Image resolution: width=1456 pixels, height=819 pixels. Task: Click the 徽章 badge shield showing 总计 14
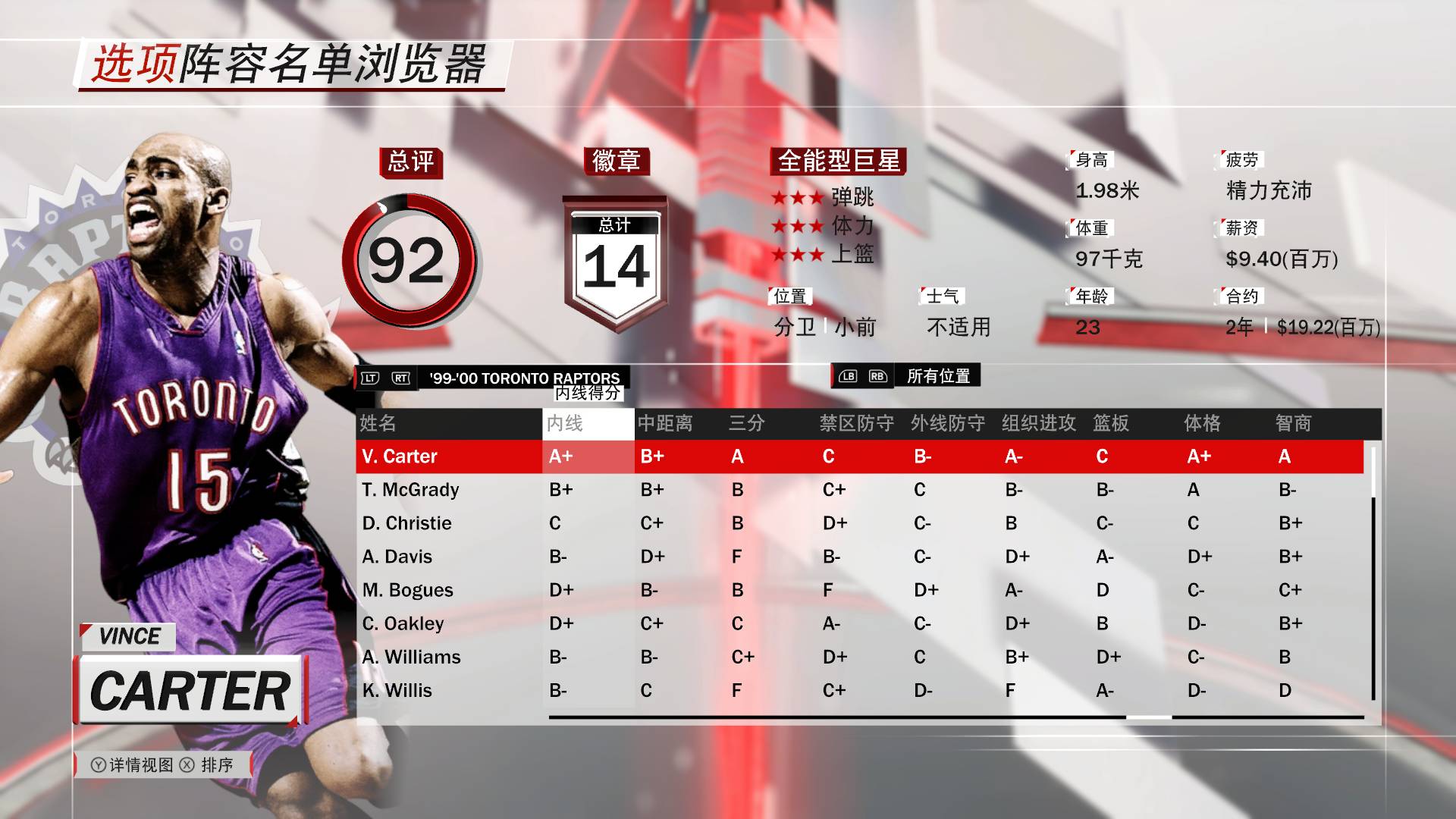coord(616,258)
